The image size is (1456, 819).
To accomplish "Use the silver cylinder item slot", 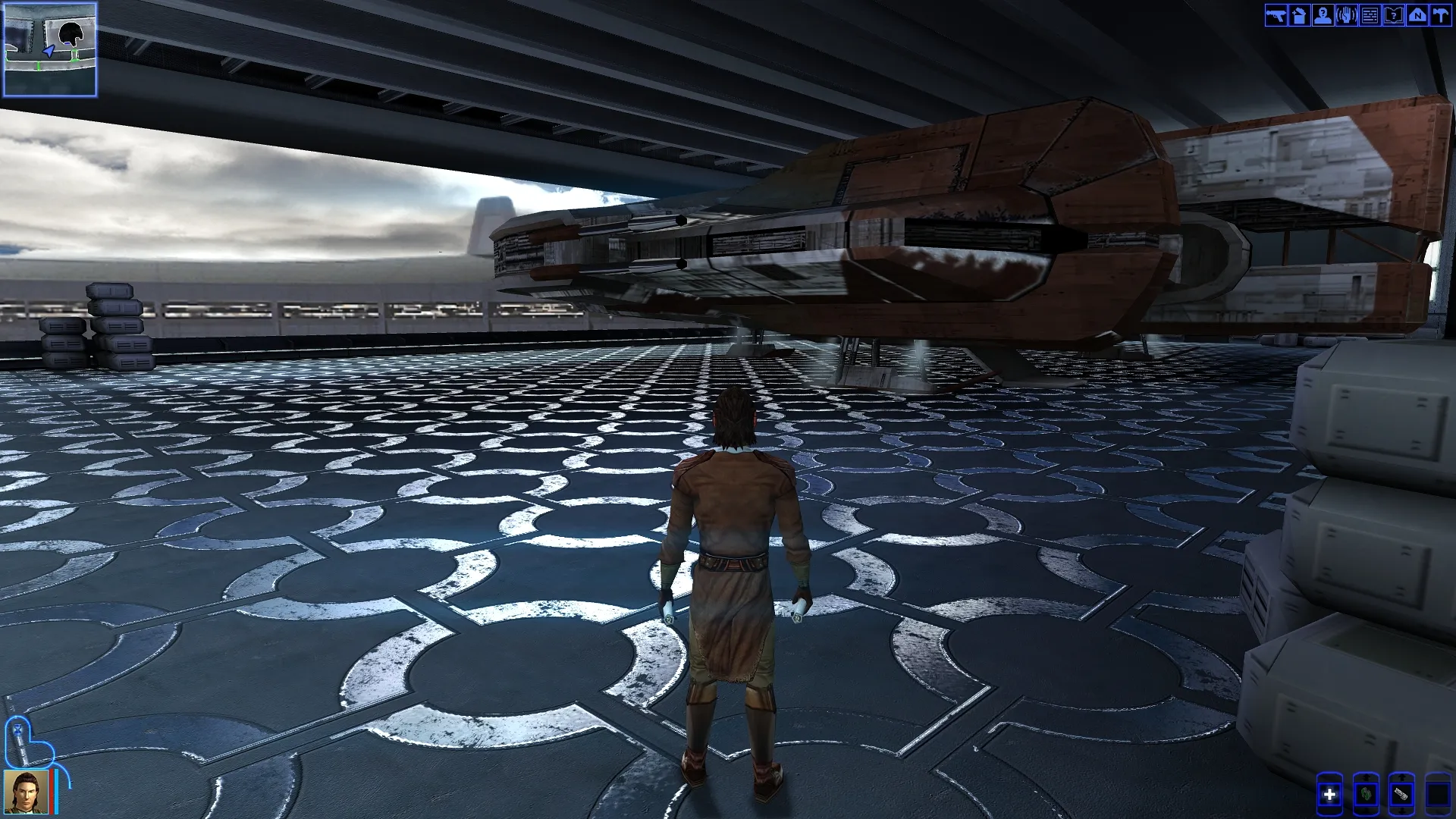I will pos(1401,795).
